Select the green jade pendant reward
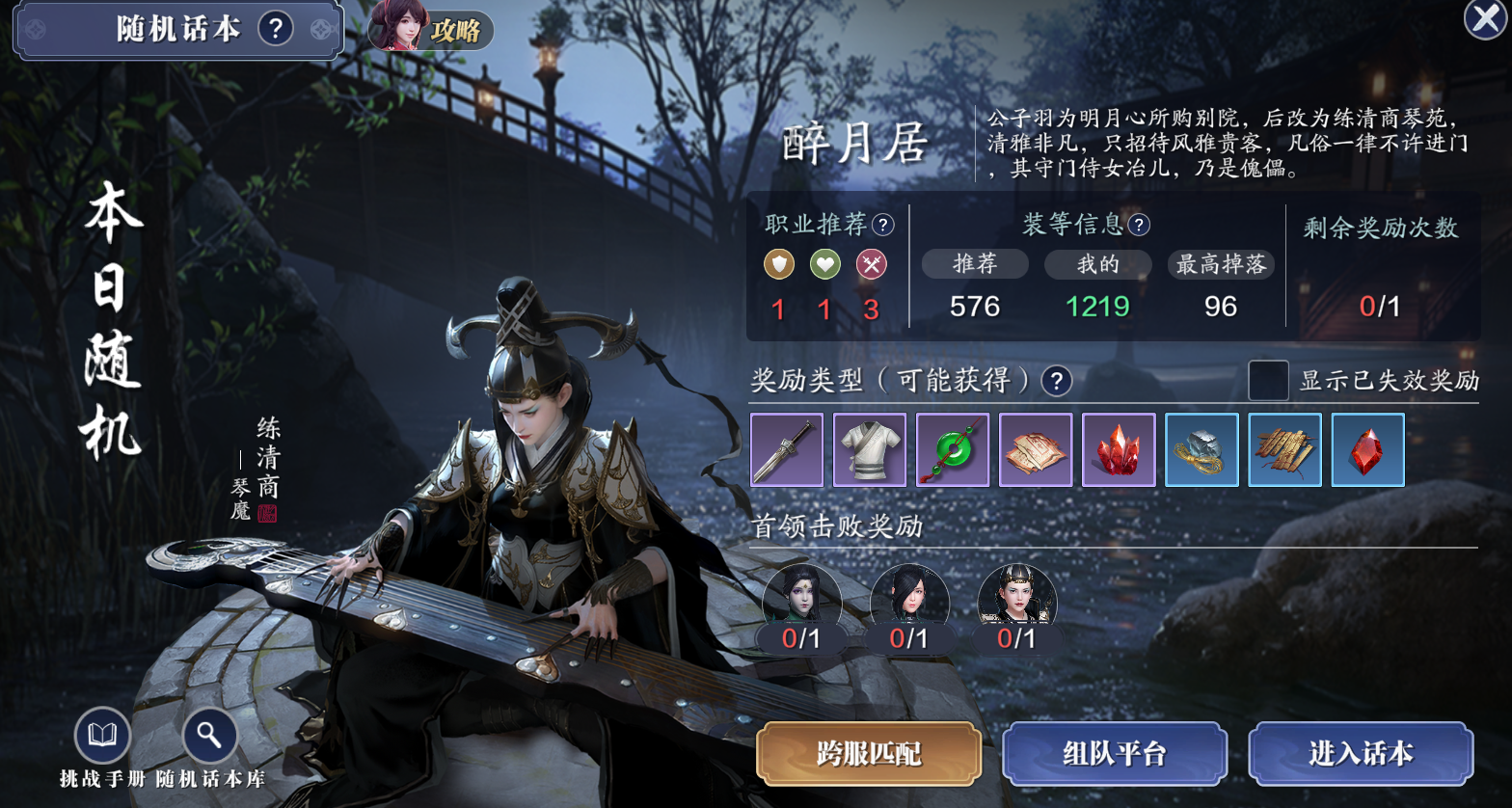1512x808 pixels. [x=953, y=449]
